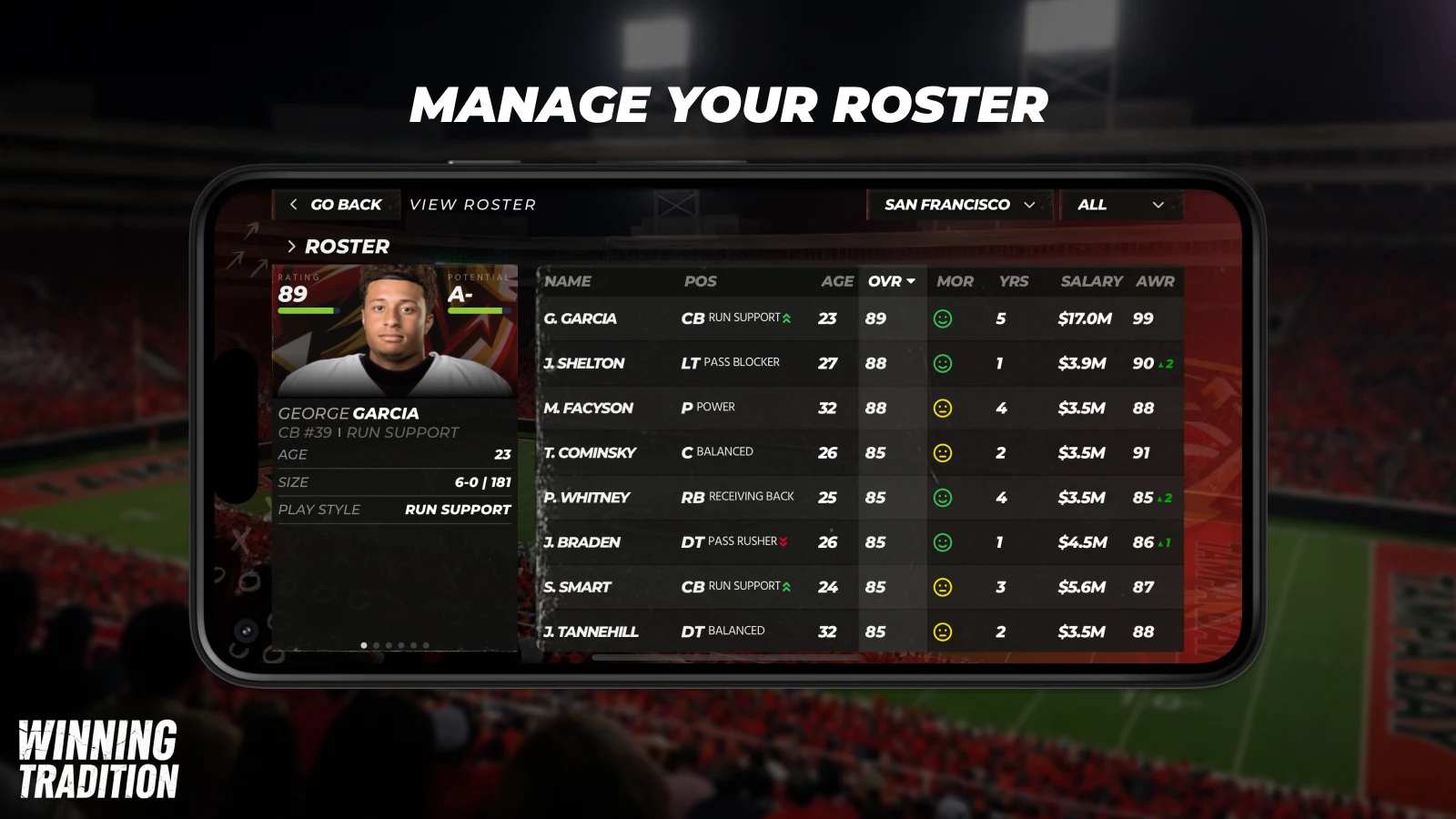Sort roster by the AWR column
Screen dimensions: 1456x819
(1155, 281)
